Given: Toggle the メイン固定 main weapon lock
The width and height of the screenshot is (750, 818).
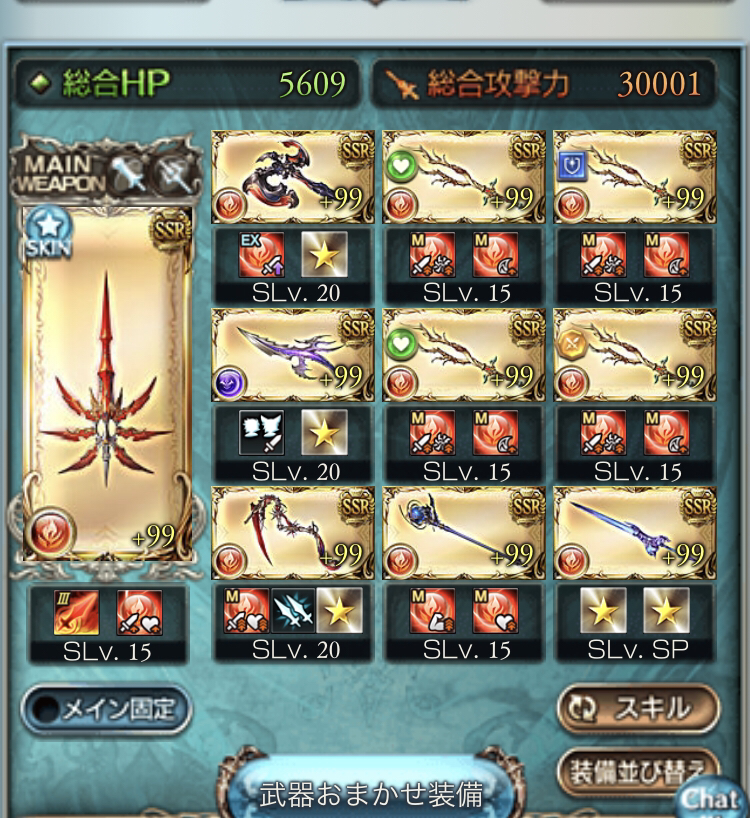Looking at the screenshot, I should pyautogui.click(x=106, y=710).
